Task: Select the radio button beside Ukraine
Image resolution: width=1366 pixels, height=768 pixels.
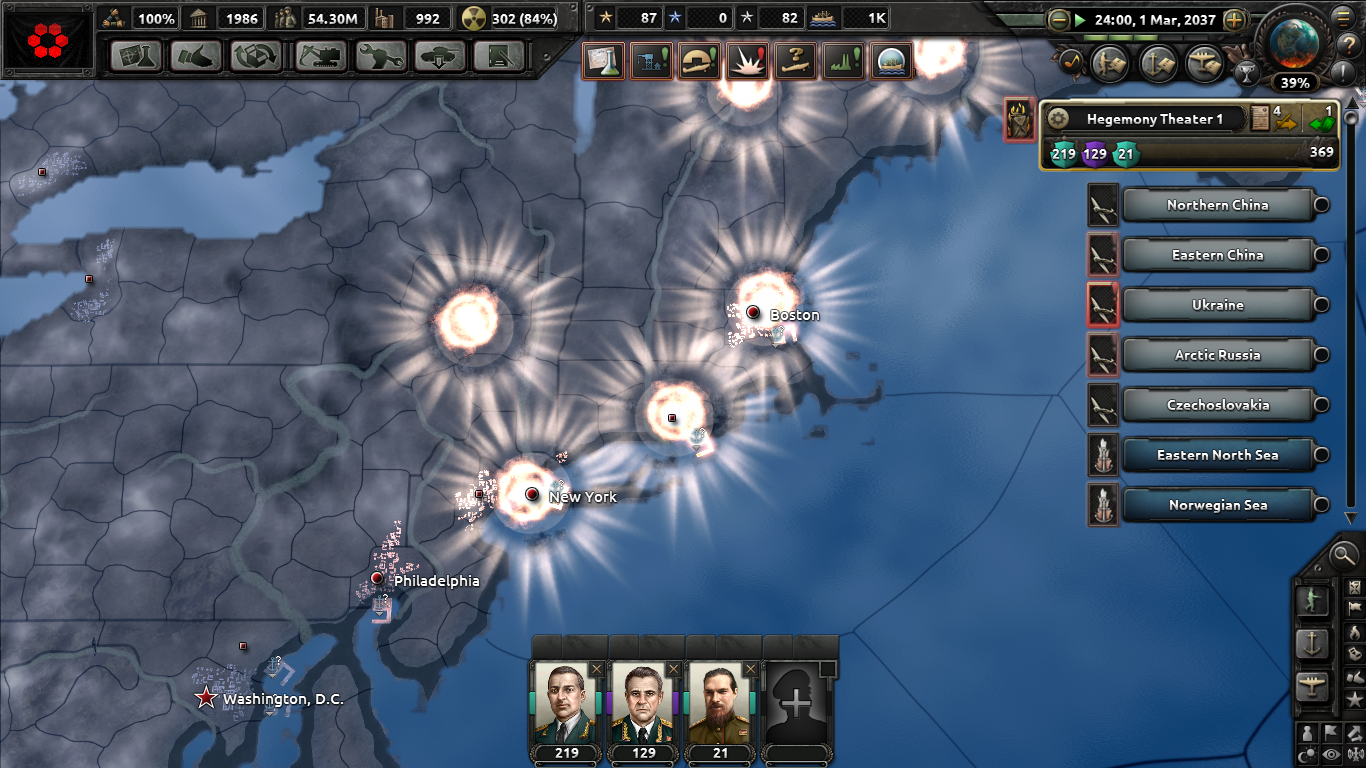Action: (1320, 305)
